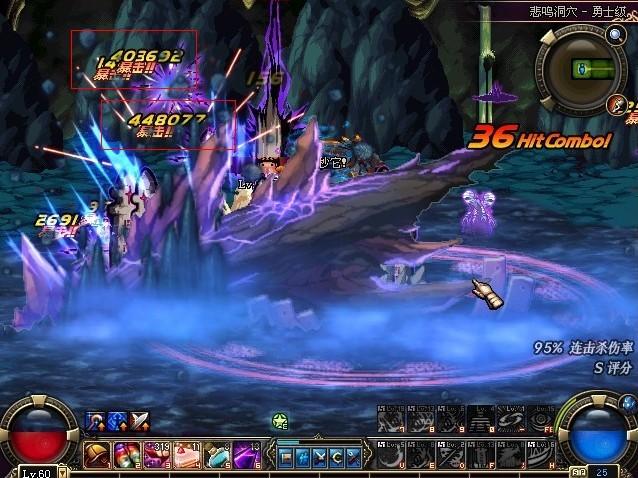Activate the skill bound to key 7
This screenshot has width=638, height=478.
389,419
